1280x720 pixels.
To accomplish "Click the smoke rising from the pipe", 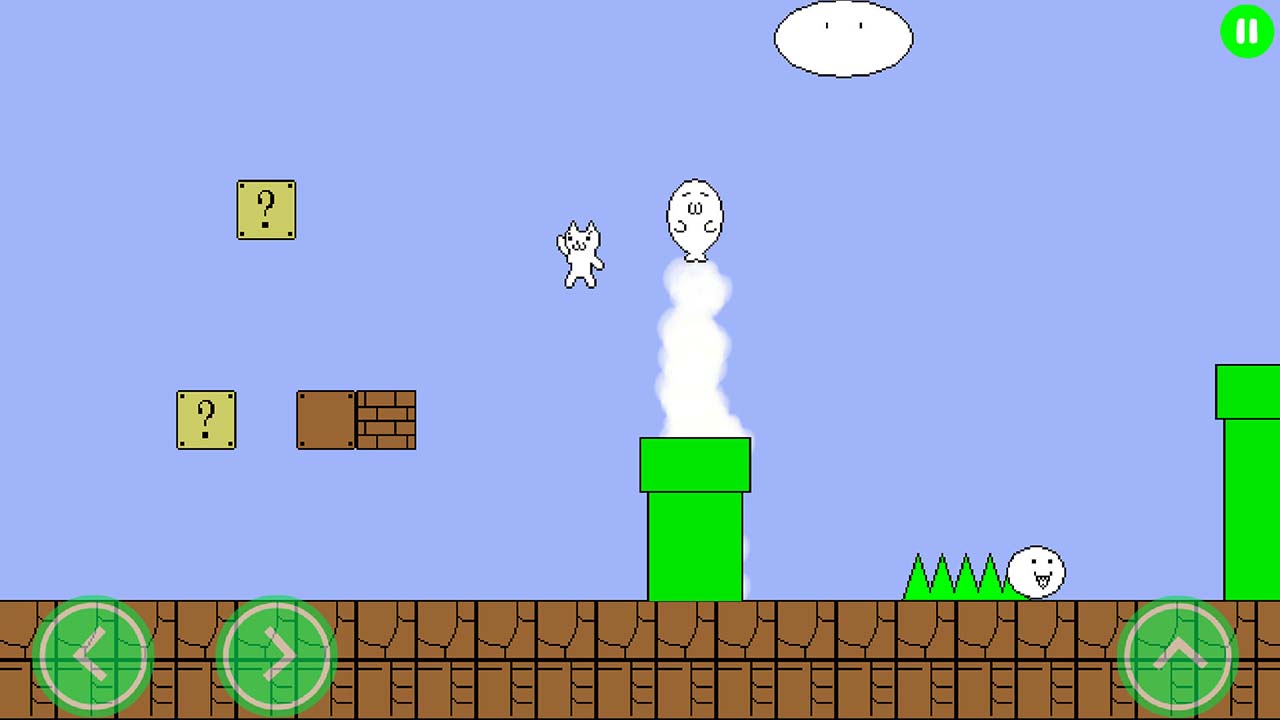I will click(x=693, y=350).
